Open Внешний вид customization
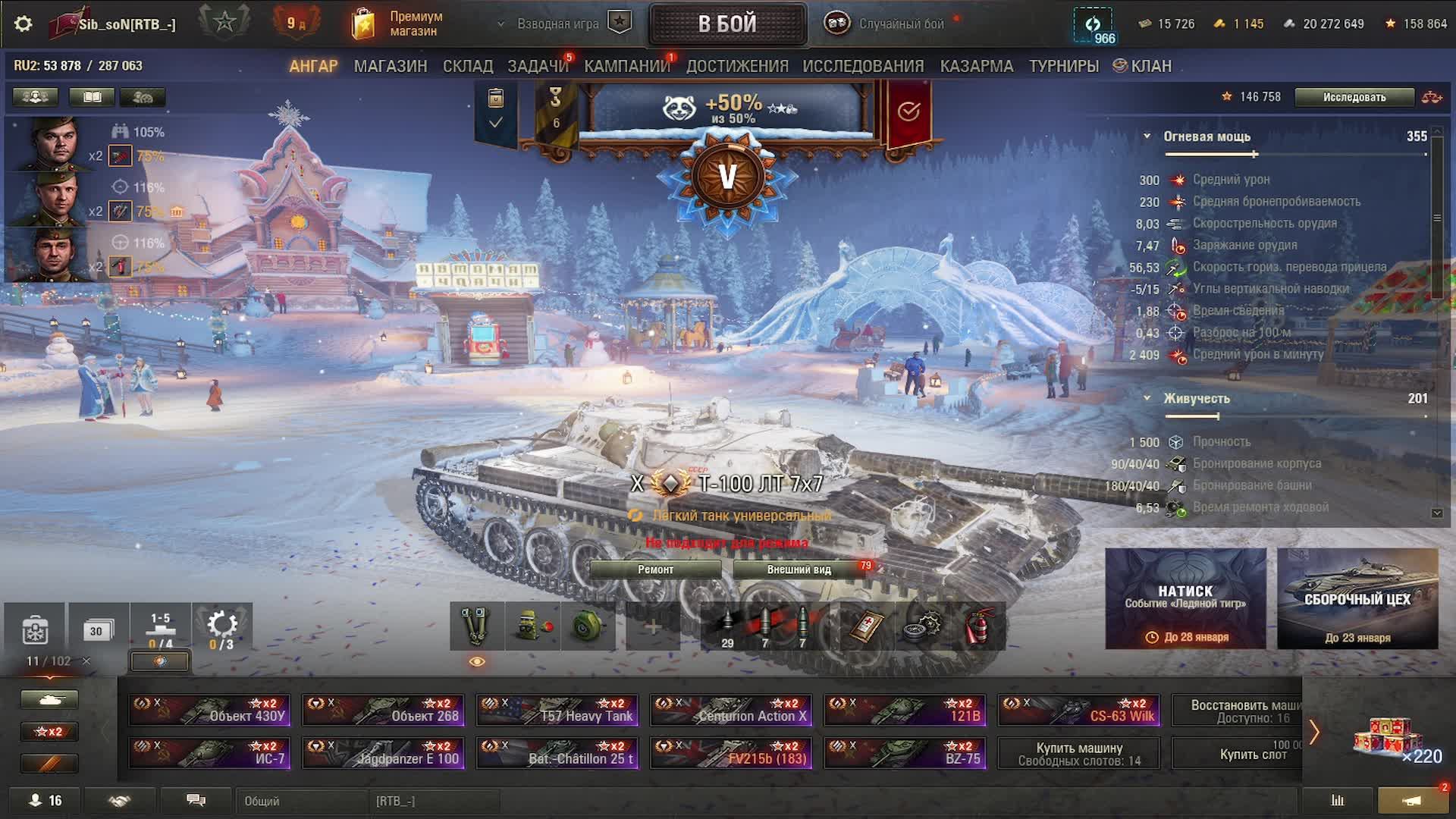 (x=799, y=570)
